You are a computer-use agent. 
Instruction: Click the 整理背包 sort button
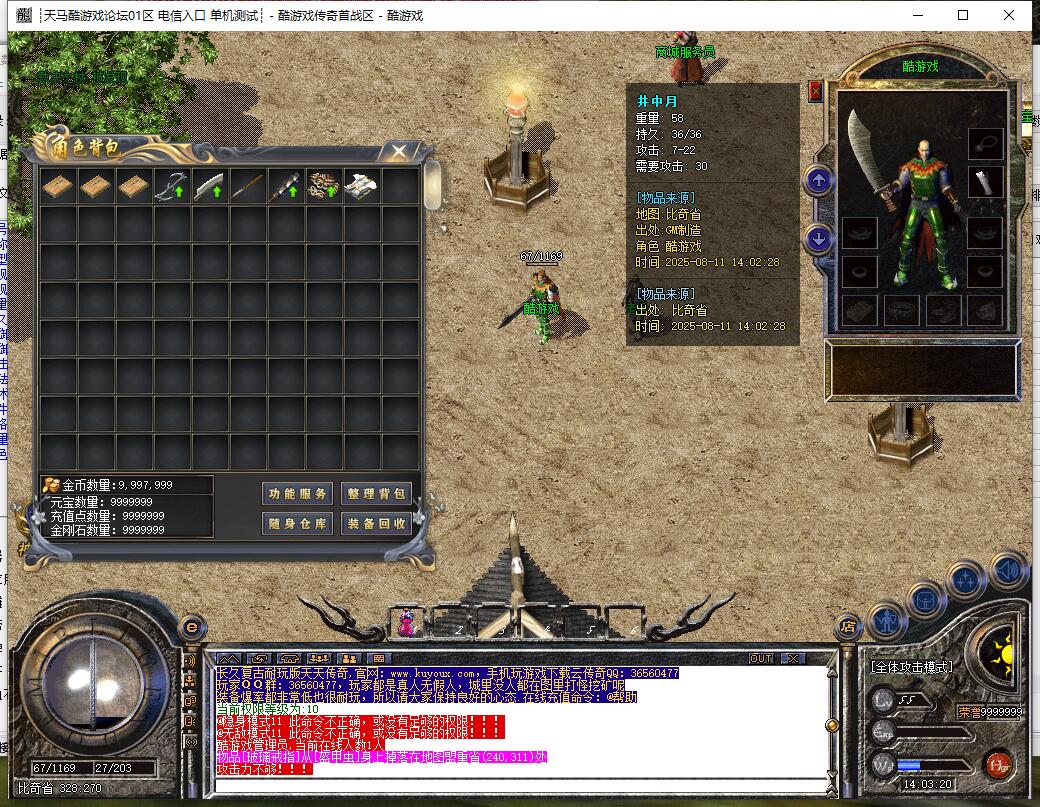[x=376, y=493]
